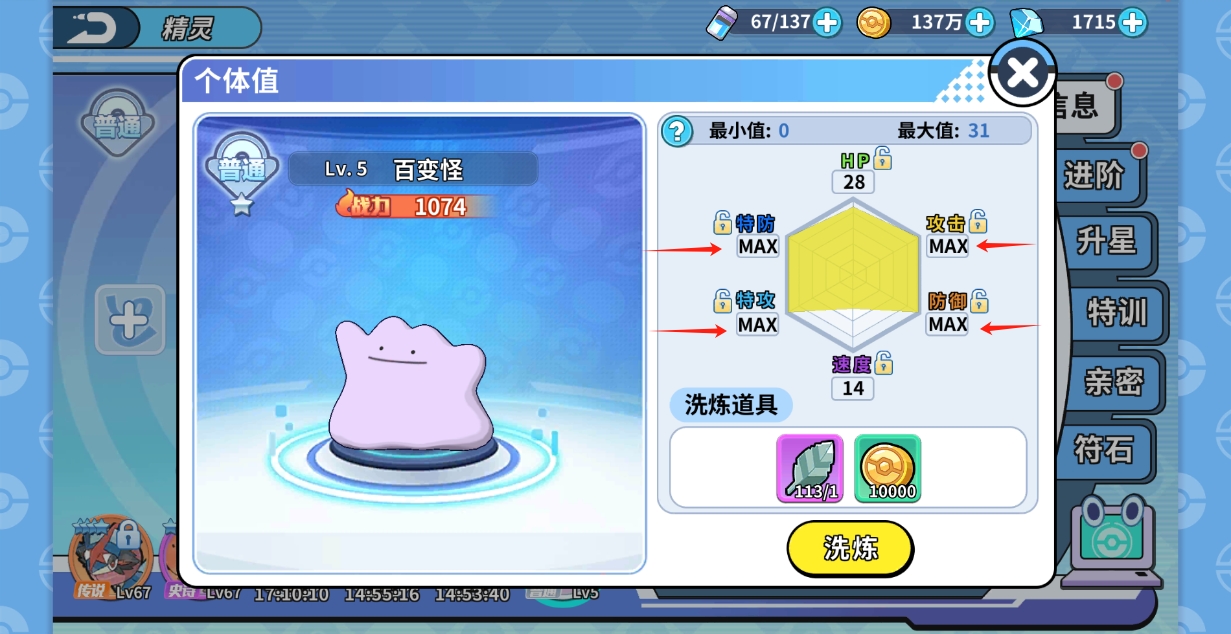Toggle the 特攻 stat lock

pyautogui.click(x=722, y=300)
